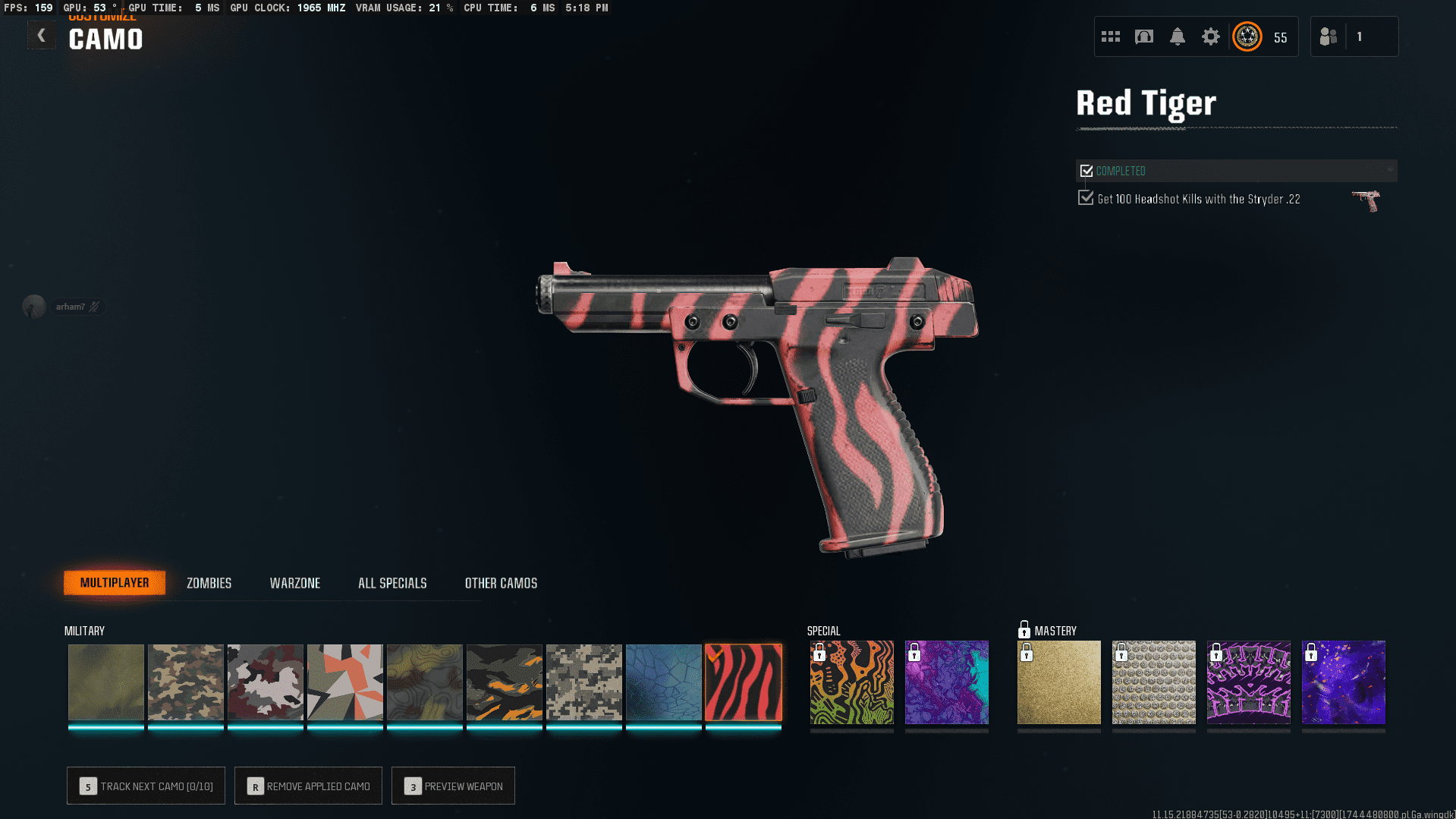Show the All Specials tab
This screenshot has height=819, width=1456.
(392, 583)
